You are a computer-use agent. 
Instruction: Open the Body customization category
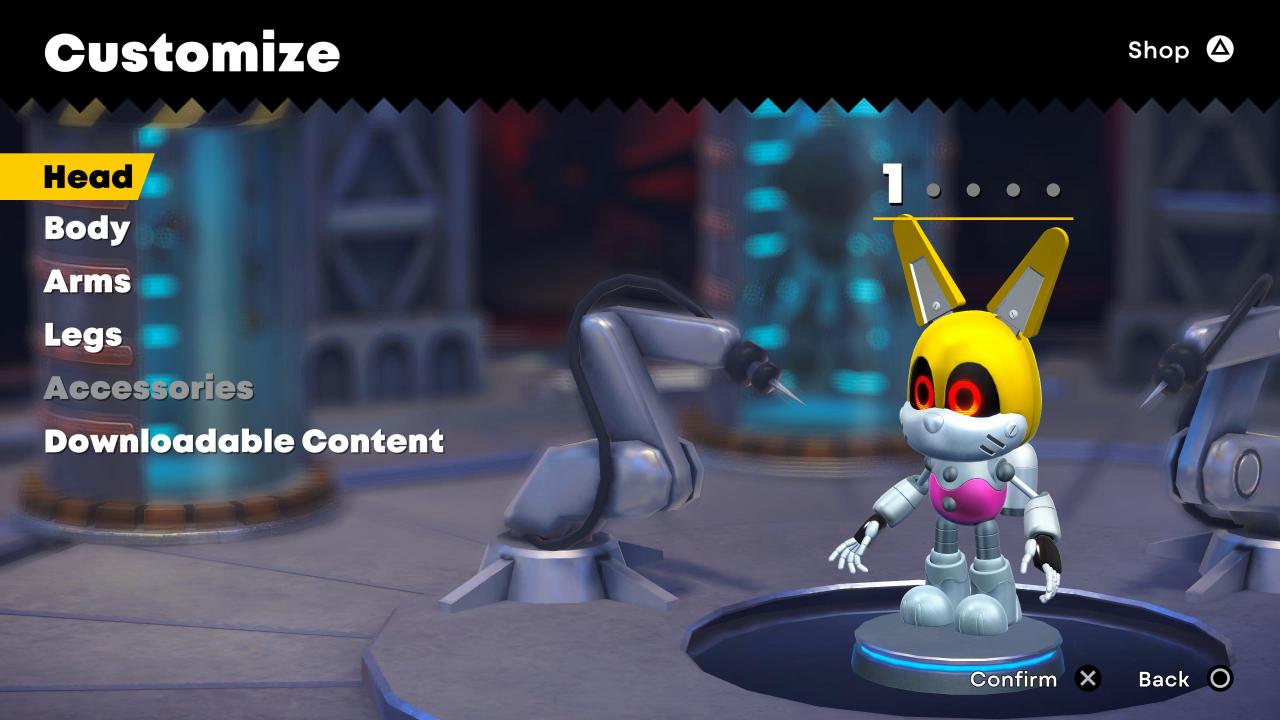[87, 229]
